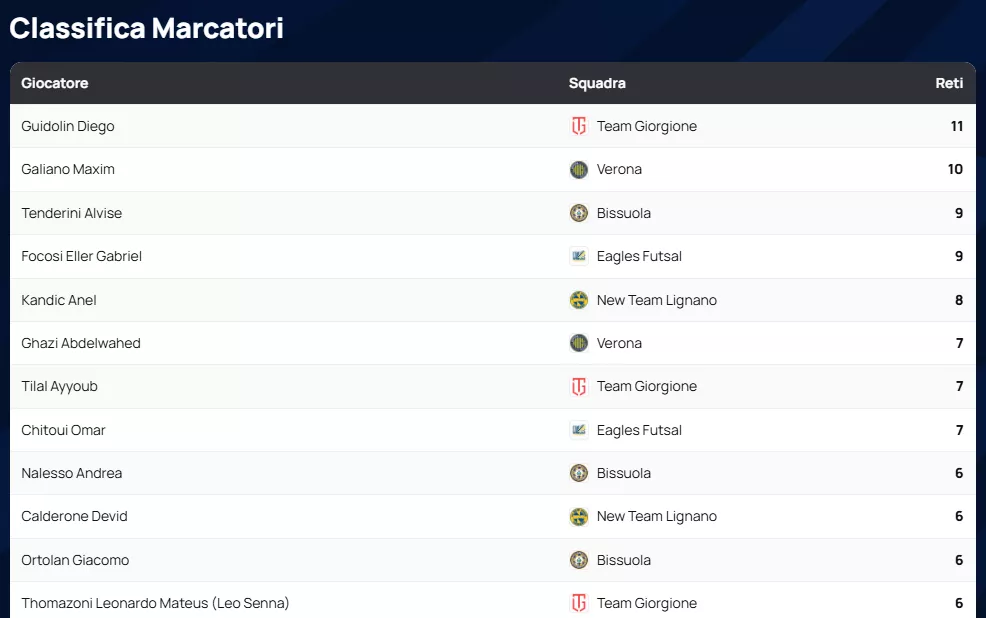Open Galiano Maxim's scorer entry
Viewport: 986px width, 618px height.
[x=68, y=169]
